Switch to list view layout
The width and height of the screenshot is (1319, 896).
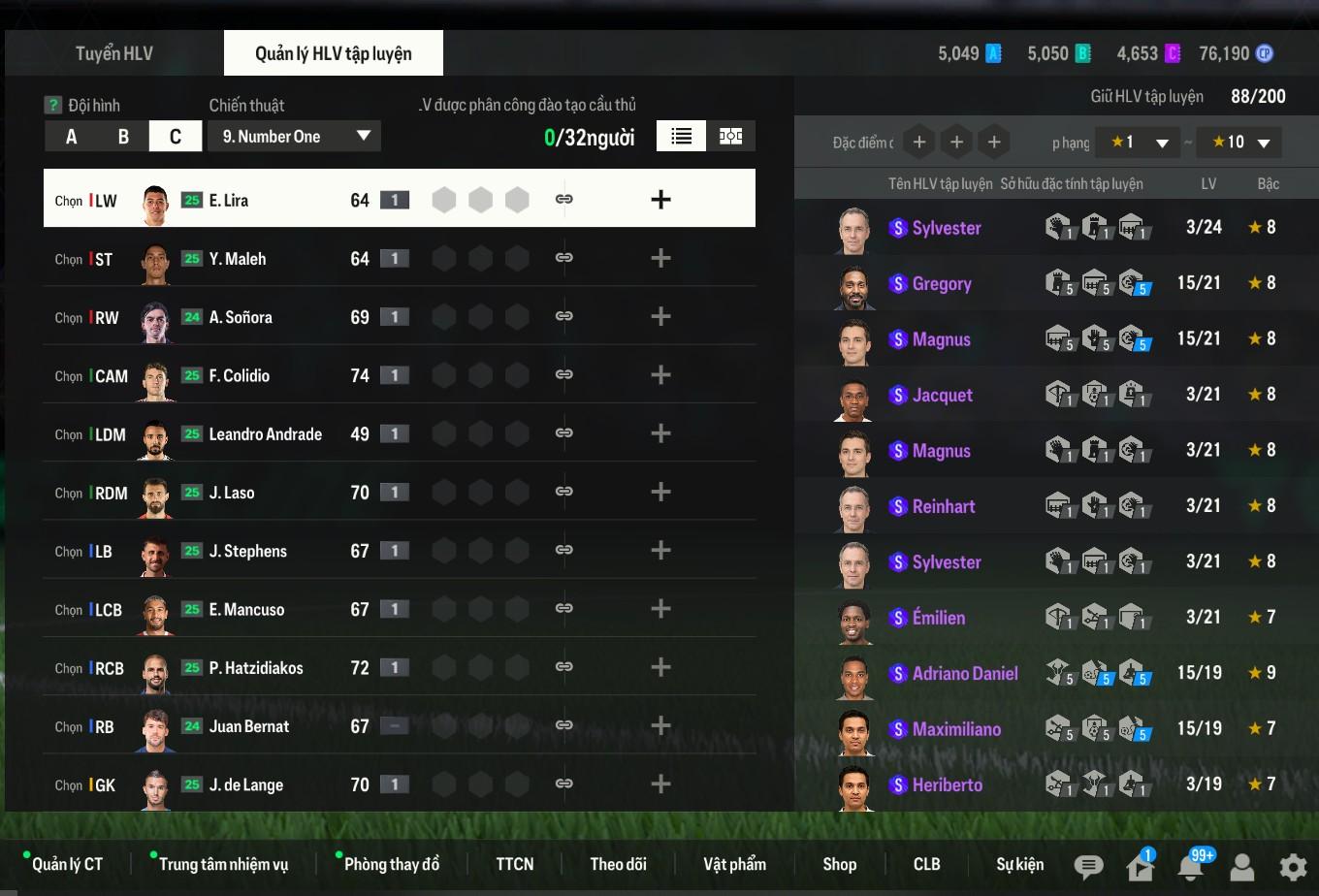pos(681,137)
